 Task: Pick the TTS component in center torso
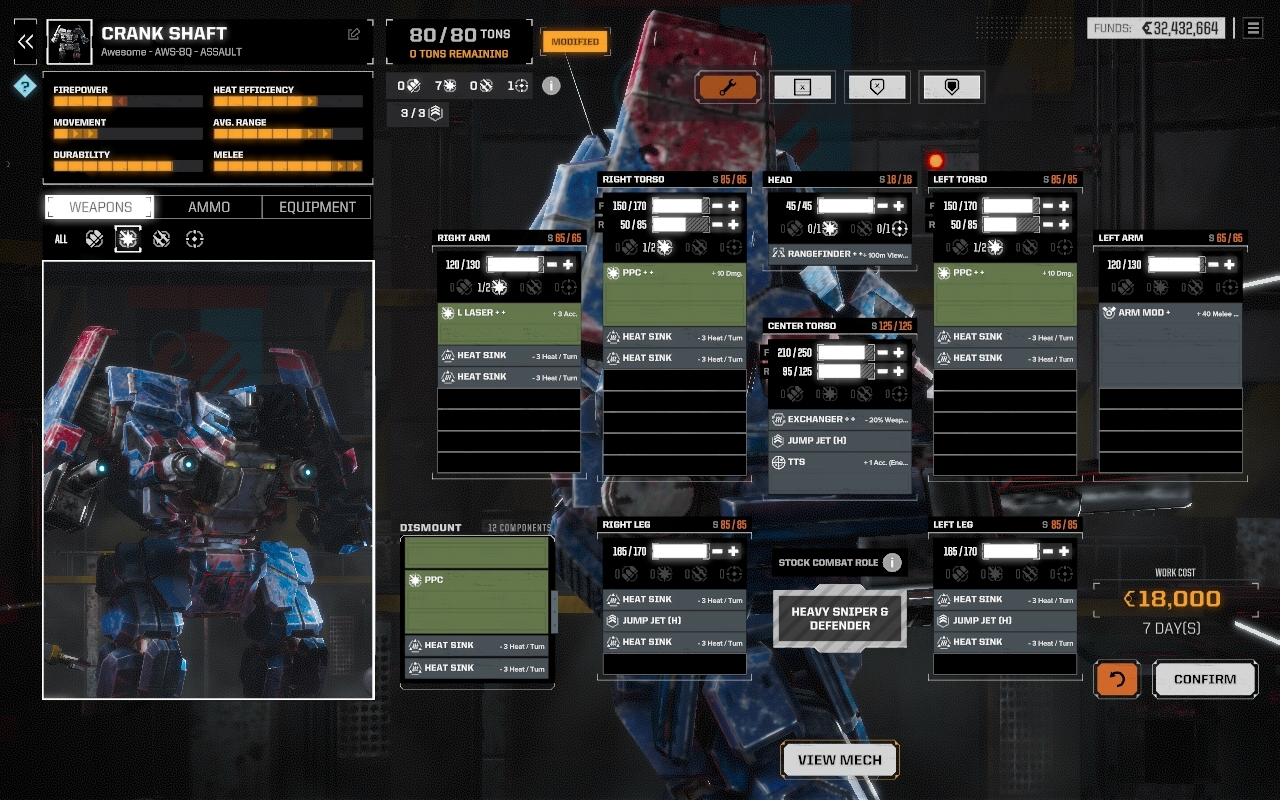[x=840, y=462]
